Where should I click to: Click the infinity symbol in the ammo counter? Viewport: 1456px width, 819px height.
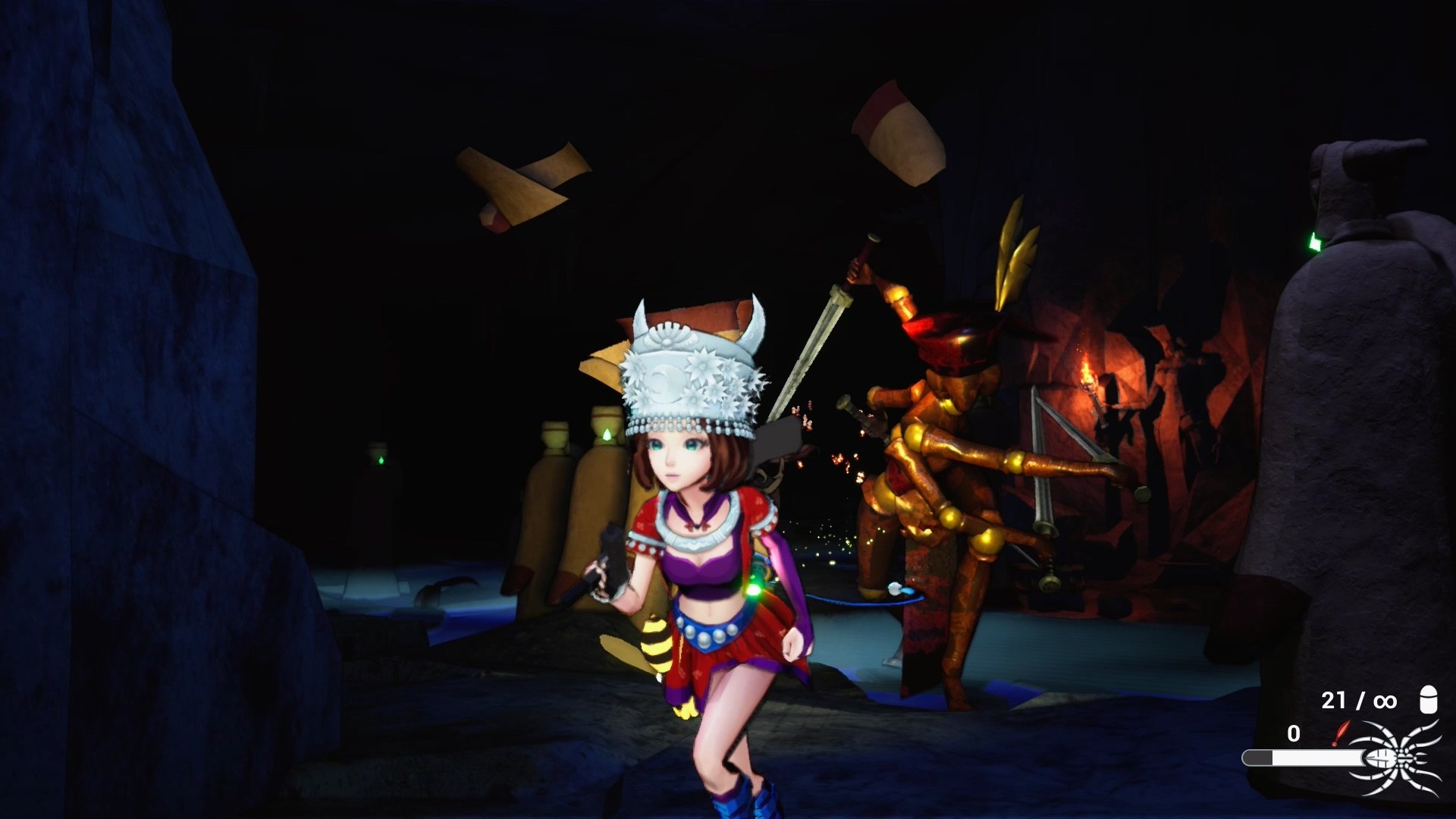click(1385, 701)
